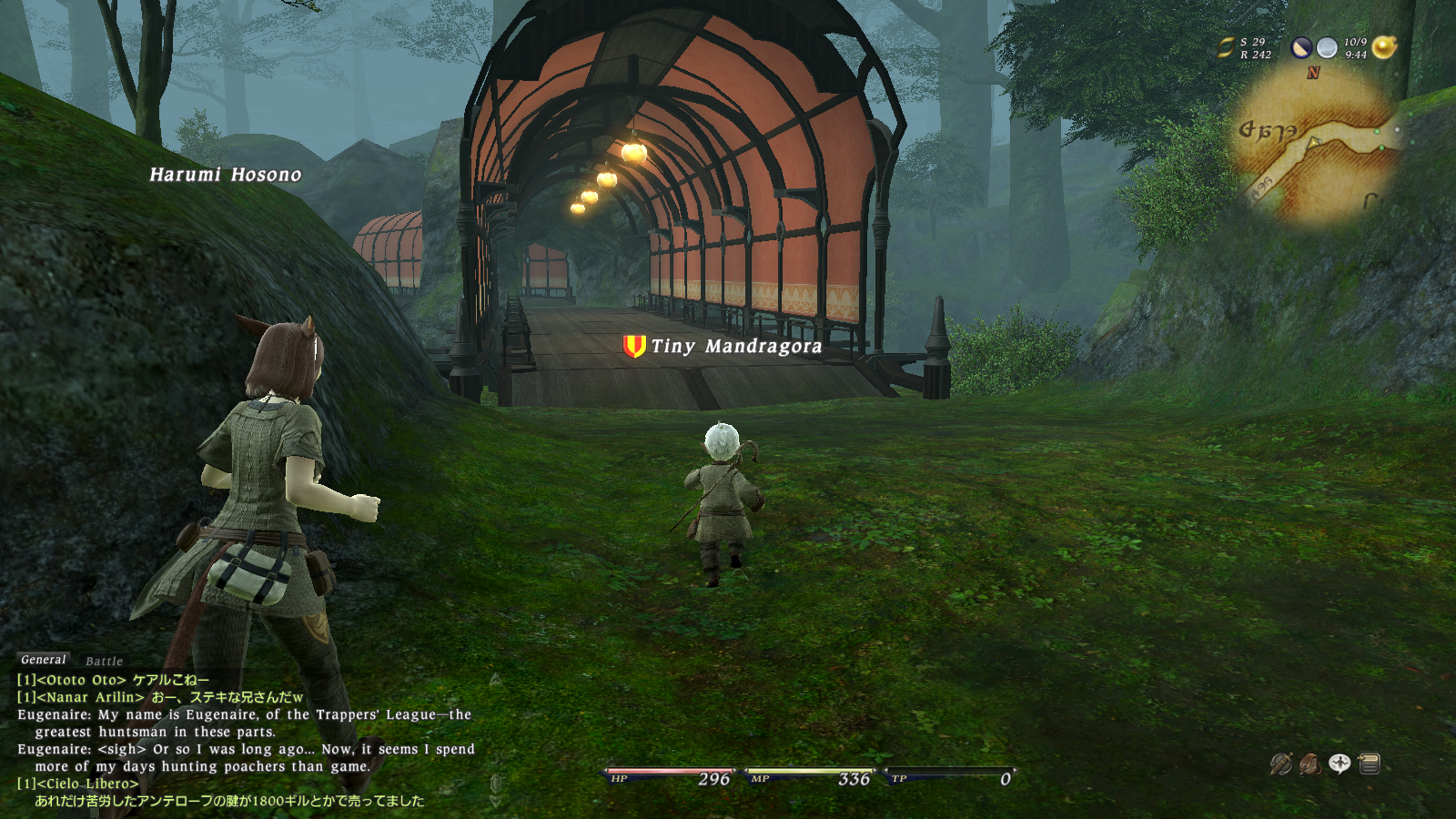Select the General chat tab
This screenshot has width=1456, height=819.
click(43, 660)
